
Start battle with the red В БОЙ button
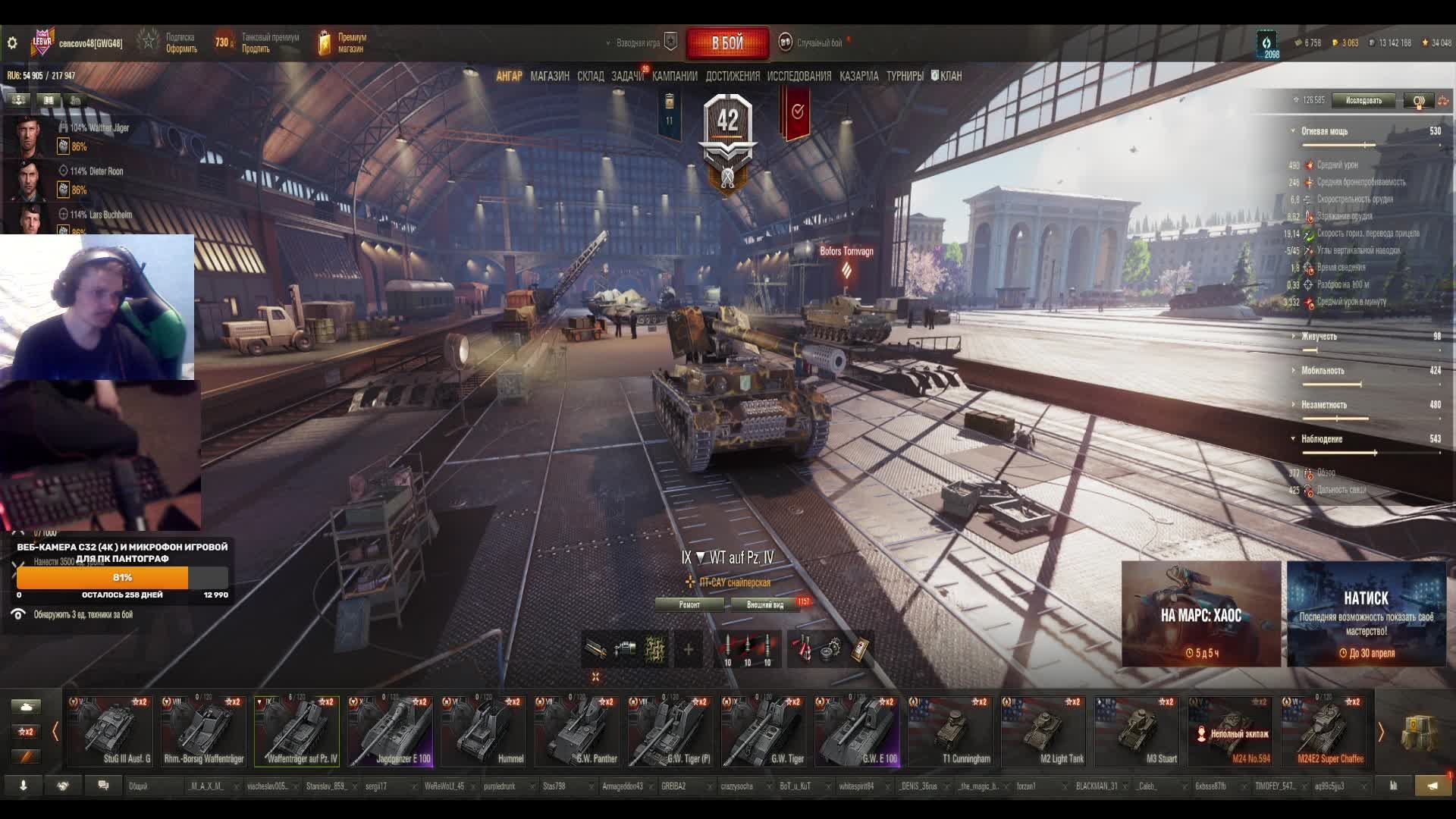(x=727, y=43)
